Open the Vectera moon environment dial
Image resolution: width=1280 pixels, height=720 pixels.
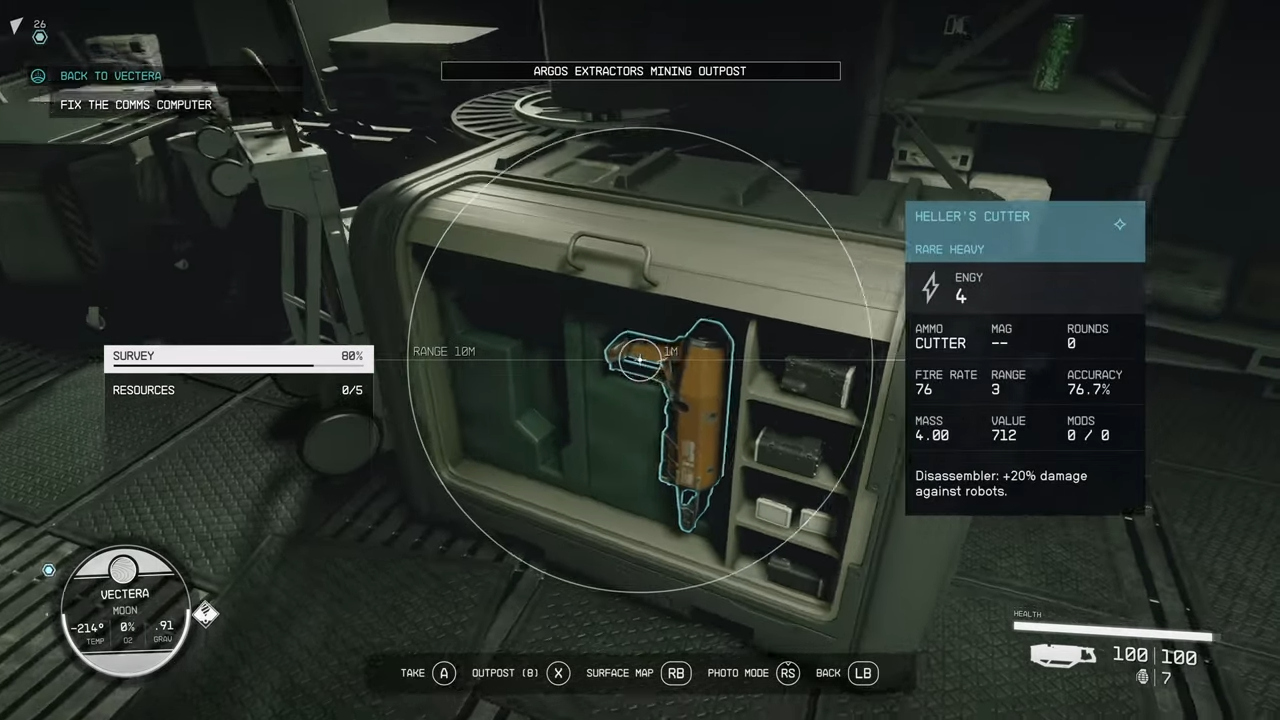click(x=124, y=610)
